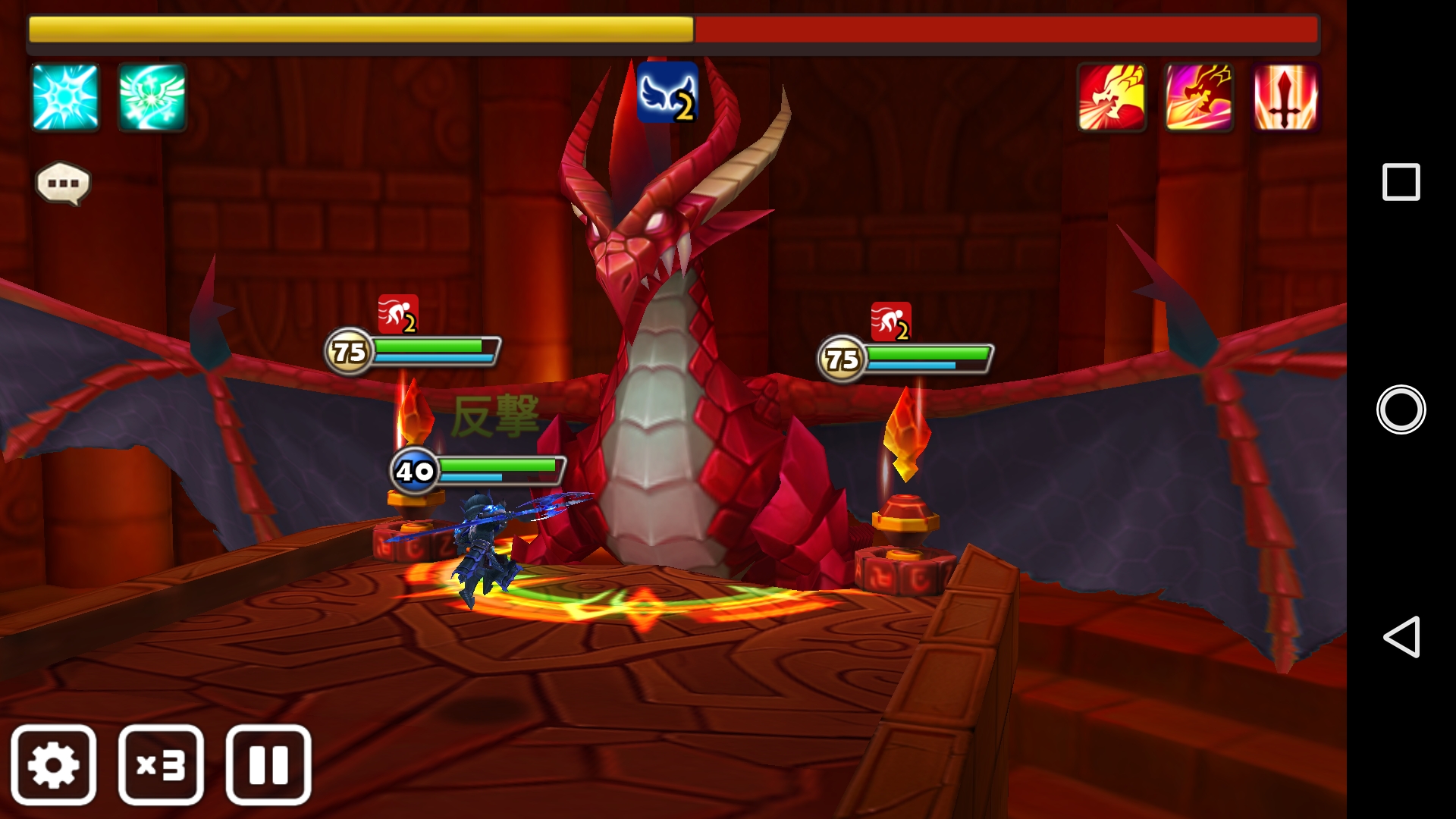Tap the Android home circle button
Image resolution: width=1456 pixels, height=819 pixels.
1401,409
